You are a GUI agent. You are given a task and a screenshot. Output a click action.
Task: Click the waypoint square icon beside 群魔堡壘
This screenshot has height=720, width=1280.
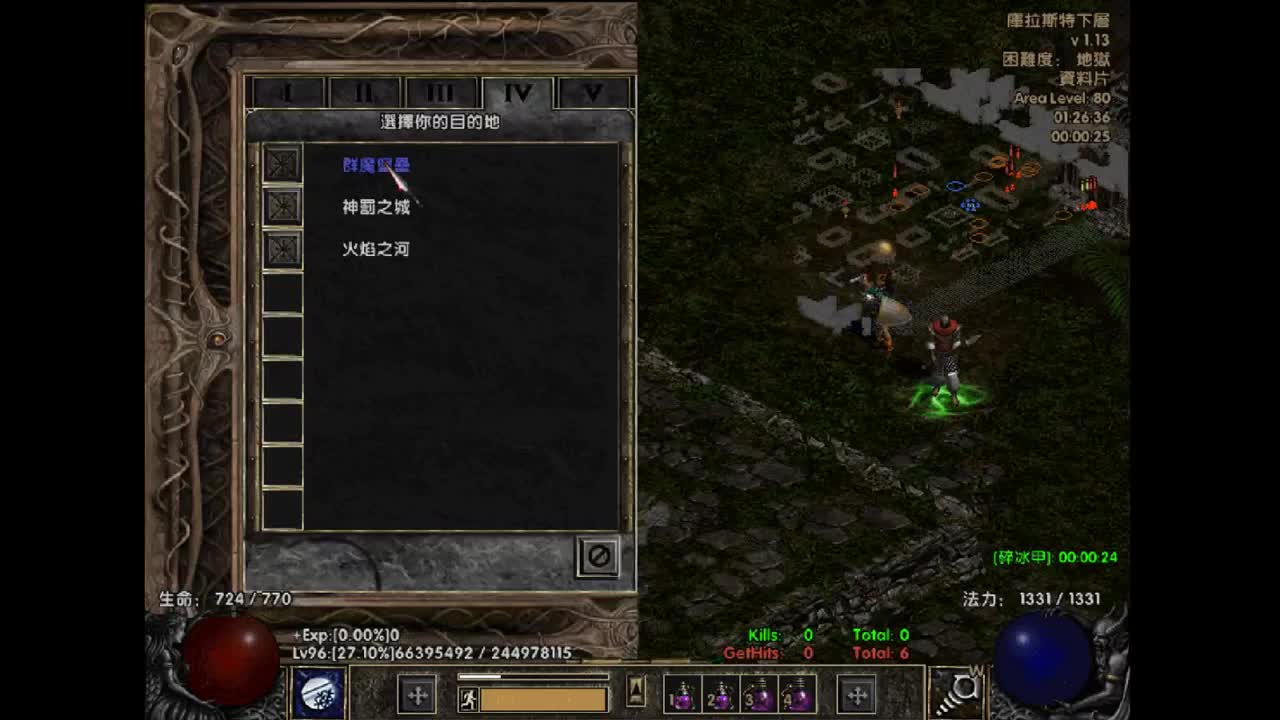[283, 164]
